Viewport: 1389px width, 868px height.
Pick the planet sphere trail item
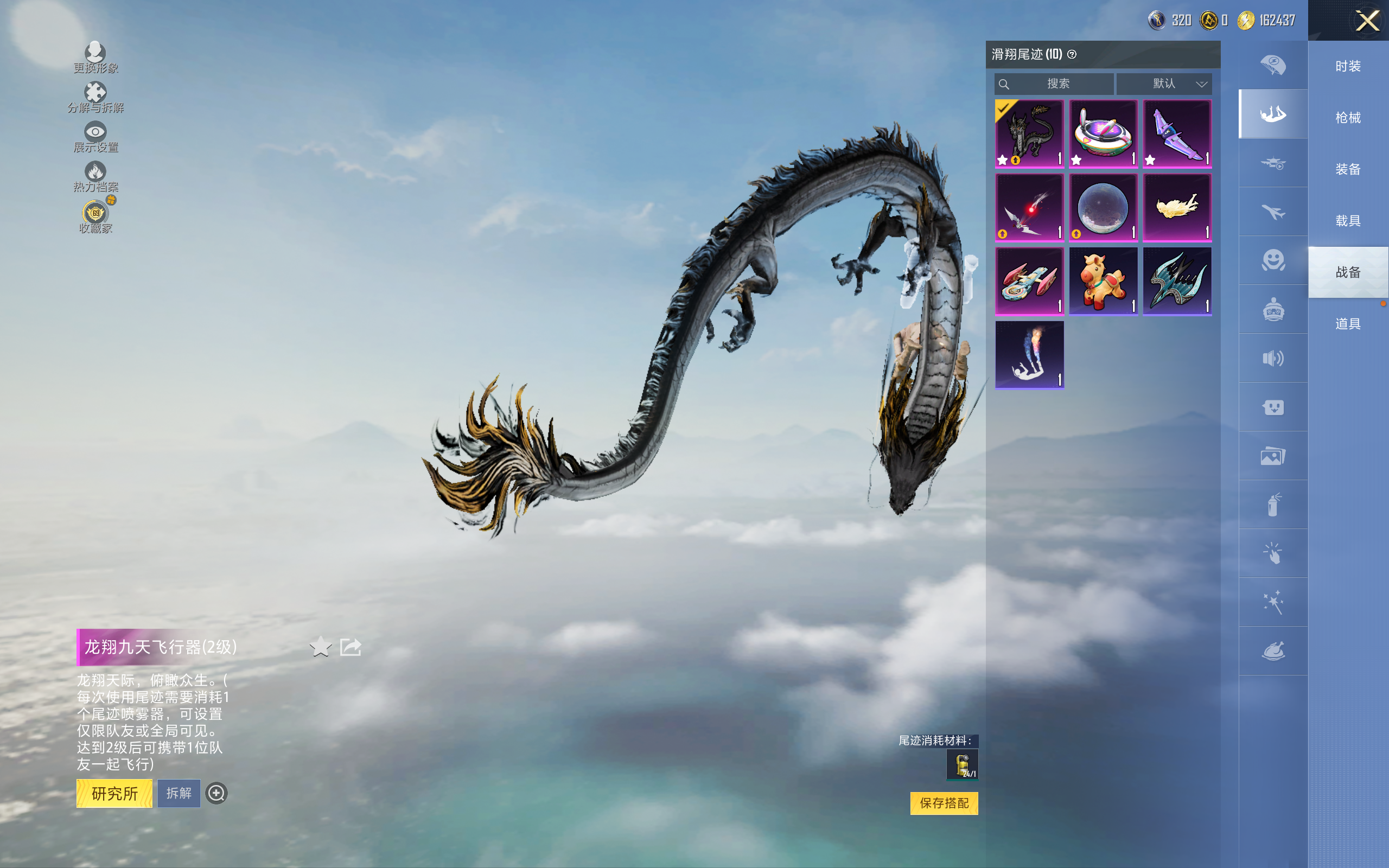point(1103,207)
